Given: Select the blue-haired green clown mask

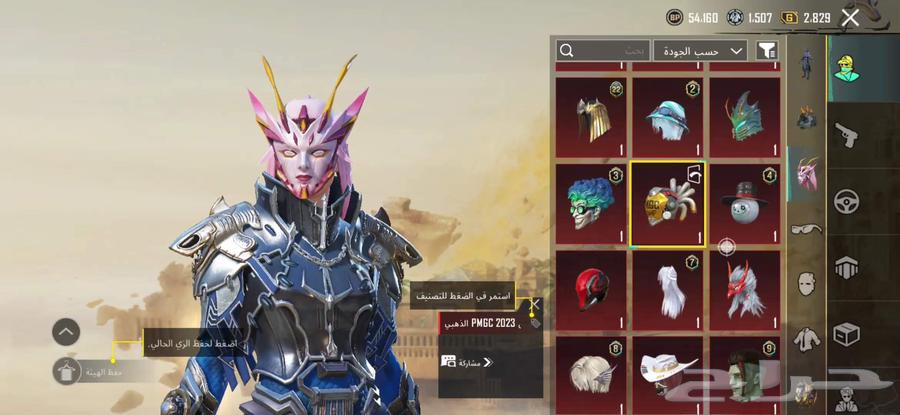Looking at the screenshot, I should click(x=590, y=204).
